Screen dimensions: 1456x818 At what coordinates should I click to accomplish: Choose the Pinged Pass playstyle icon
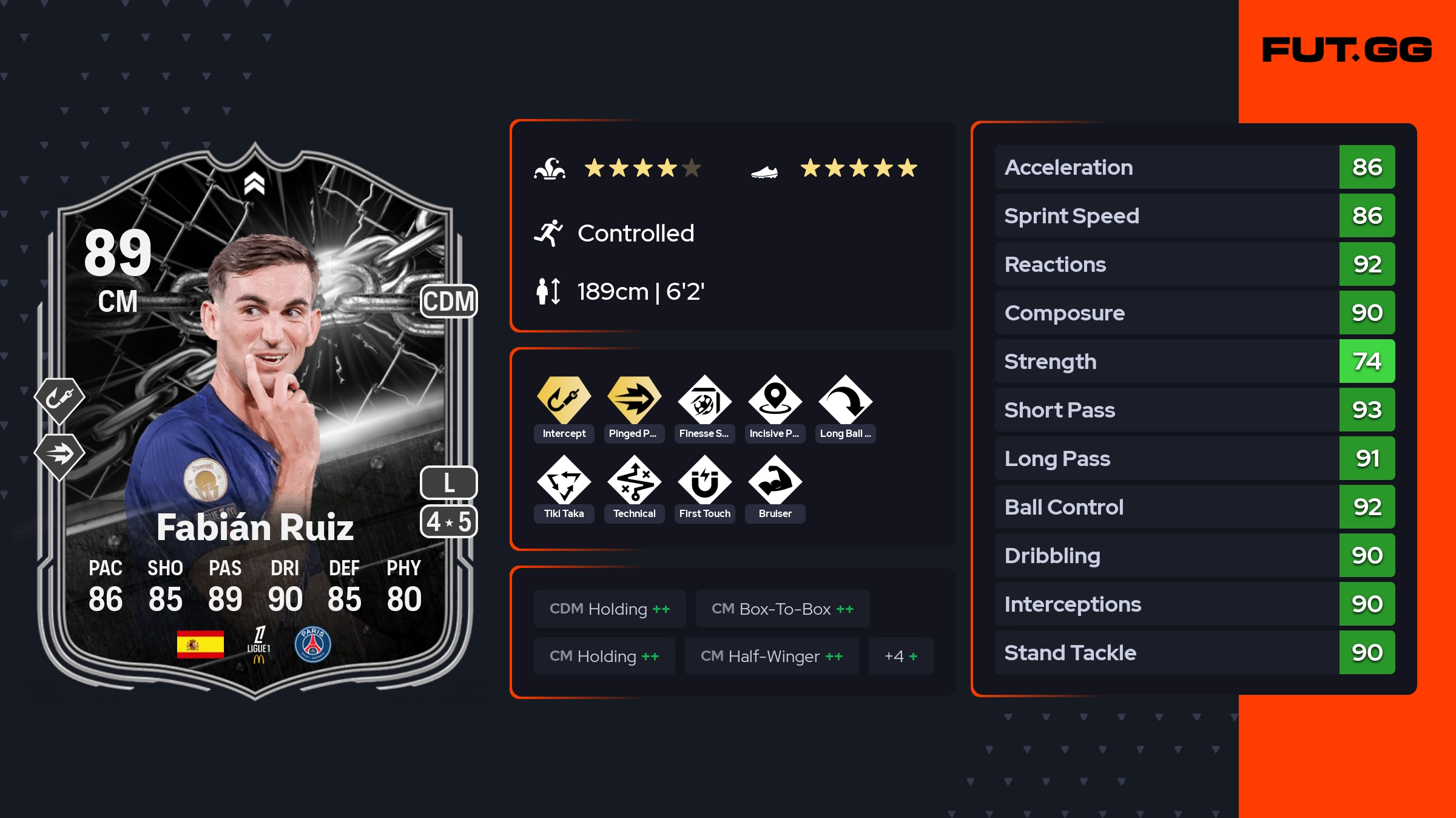[x=634, y=401]
